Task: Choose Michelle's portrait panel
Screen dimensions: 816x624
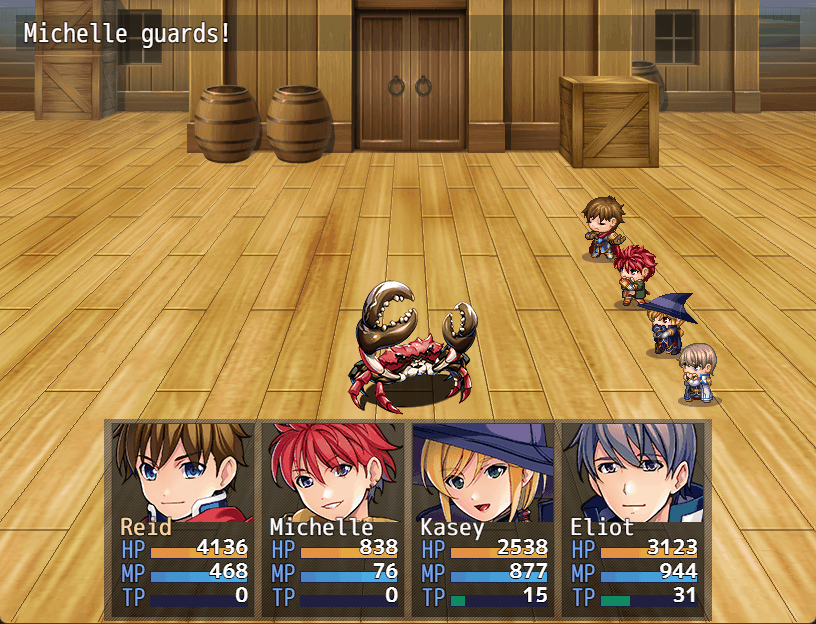Action: pyautogui.click(x=332, y=518)
